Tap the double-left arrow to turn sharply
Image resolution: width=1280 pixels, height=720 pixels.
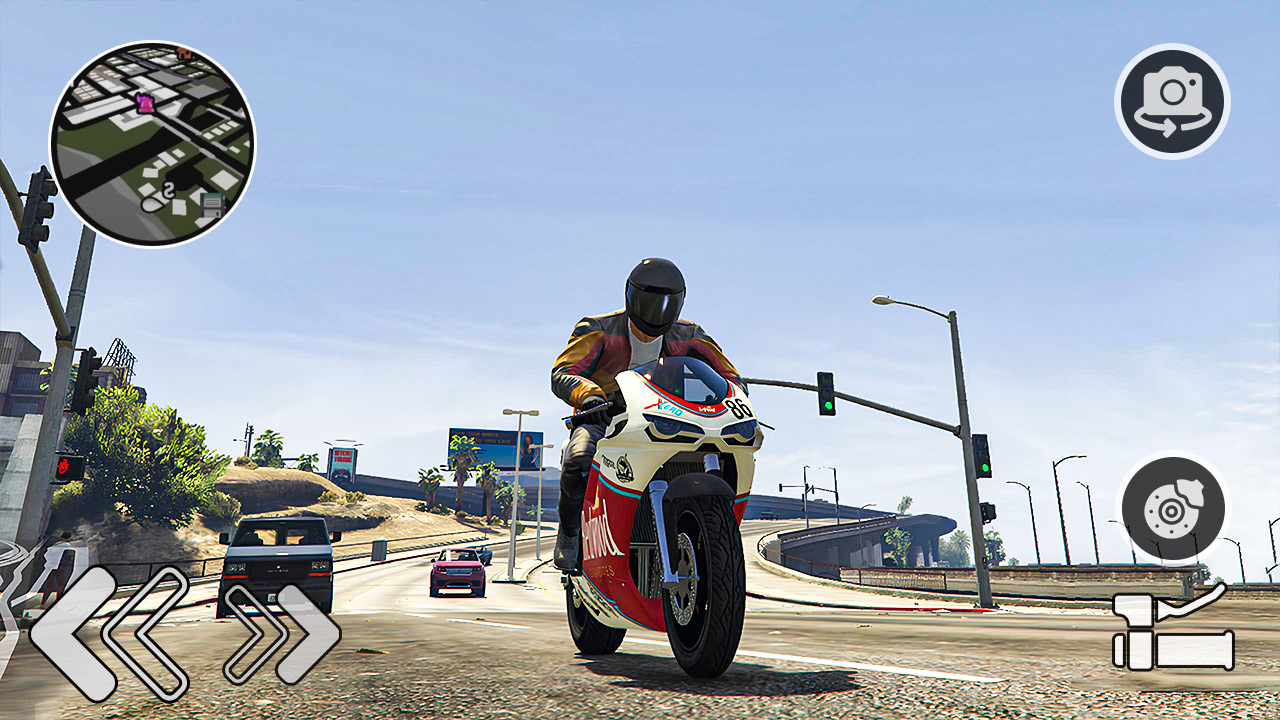110,630
